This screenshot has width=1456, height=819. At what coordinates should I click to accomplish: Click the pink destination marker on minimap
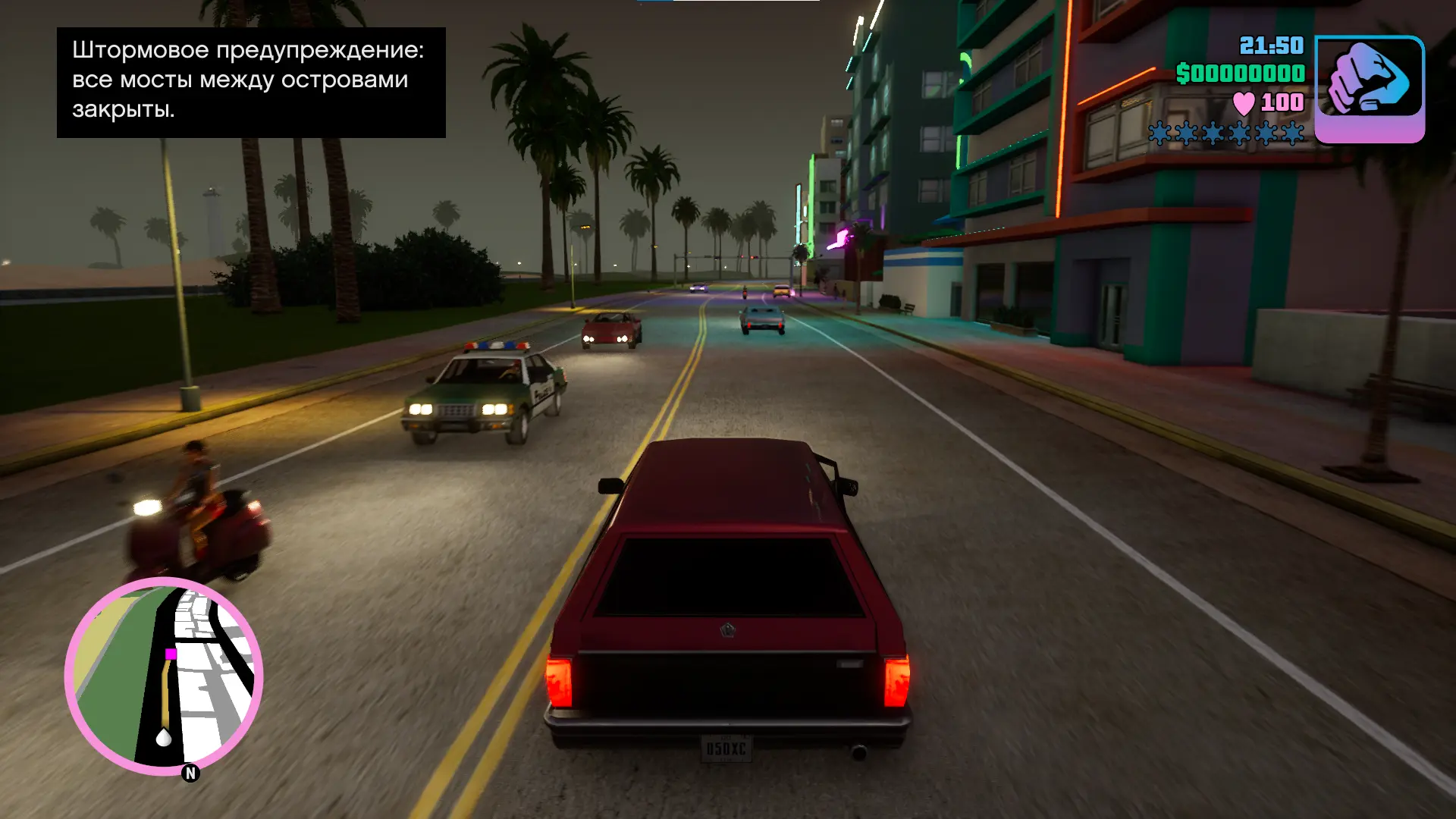tap(171, 654)
